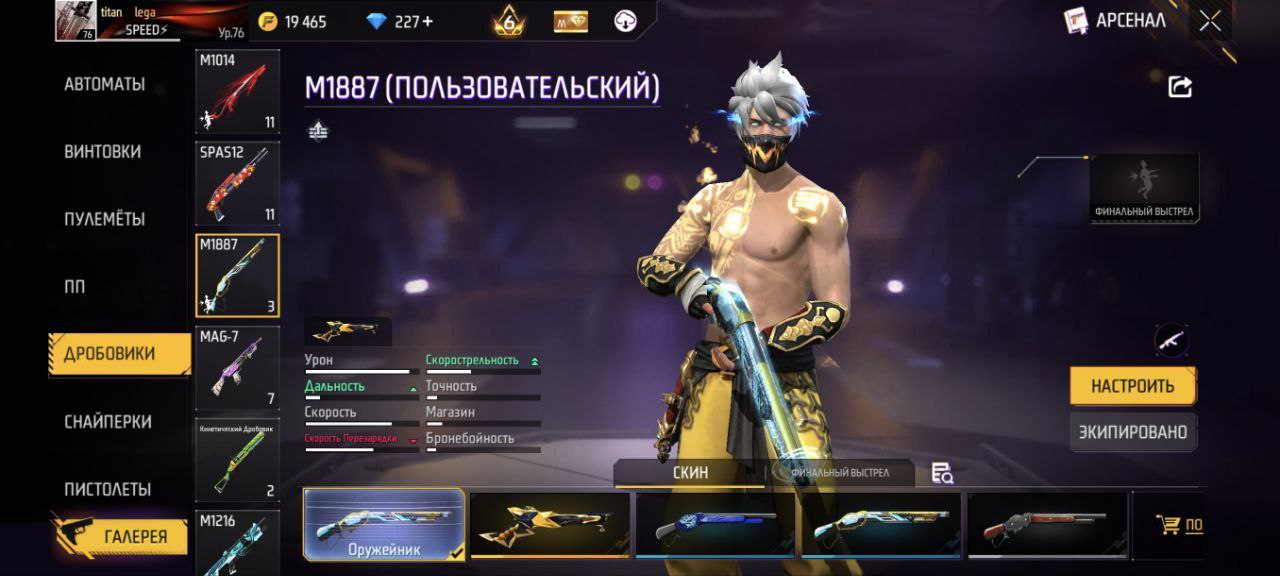Image resolution: width=1280 pixels, height=576 pixels.
Task: Pick the Кинетический Дробовик slot
Action: pos(237,460)
